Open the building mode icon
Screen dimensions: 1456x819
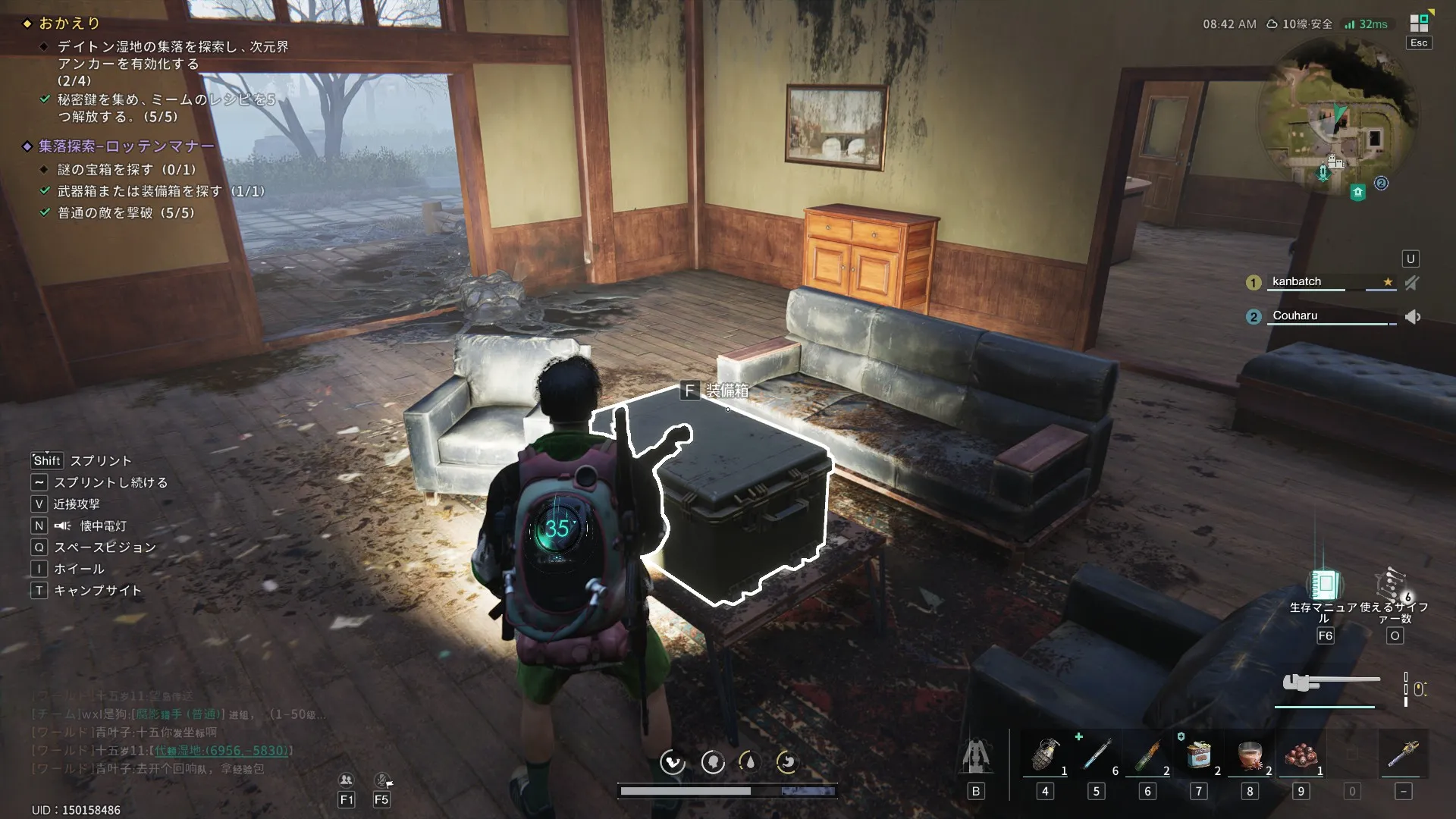(976, 756)
